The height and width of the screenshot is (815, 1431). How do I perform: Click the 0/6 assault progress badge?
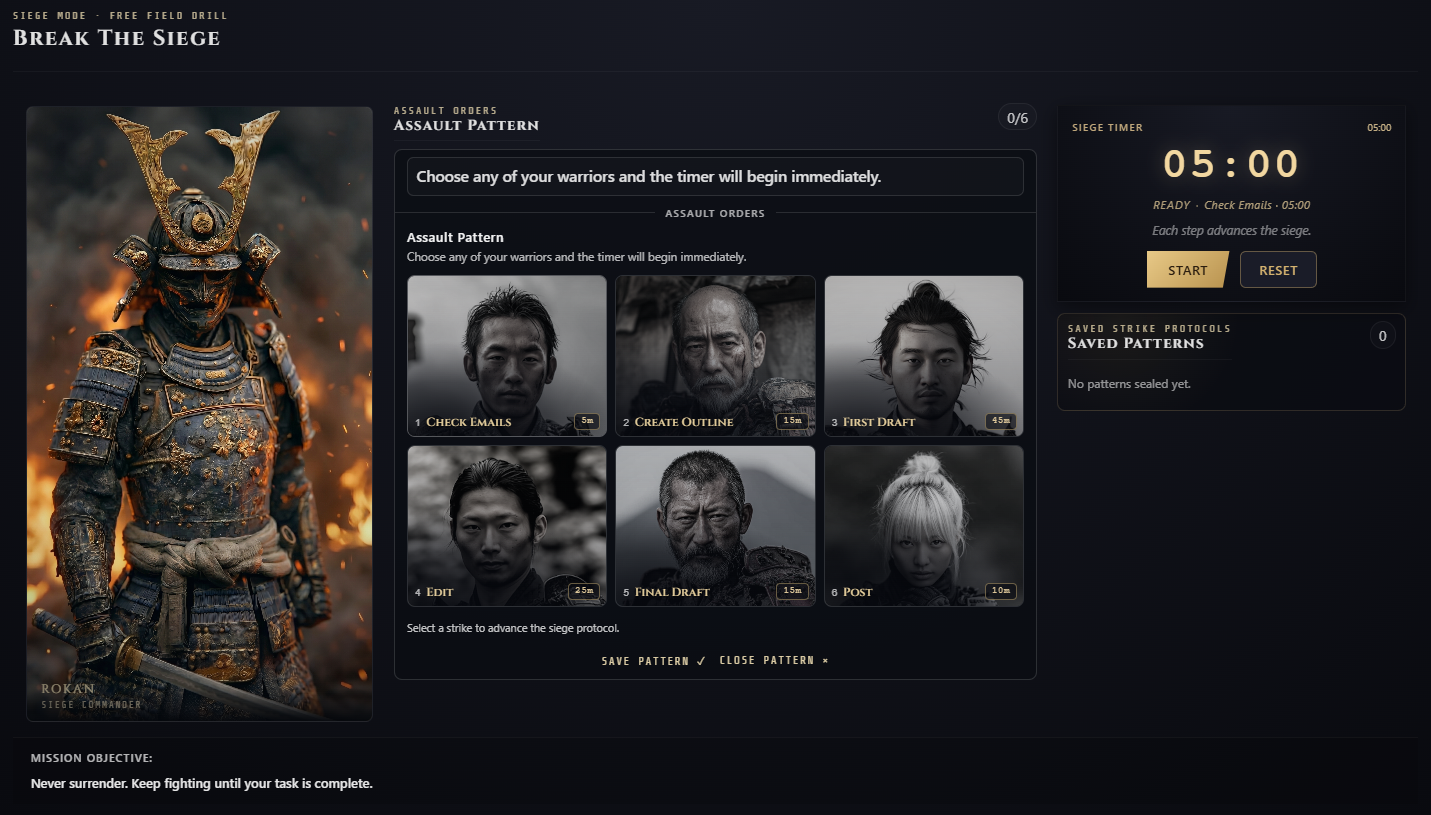(1018, 117)
